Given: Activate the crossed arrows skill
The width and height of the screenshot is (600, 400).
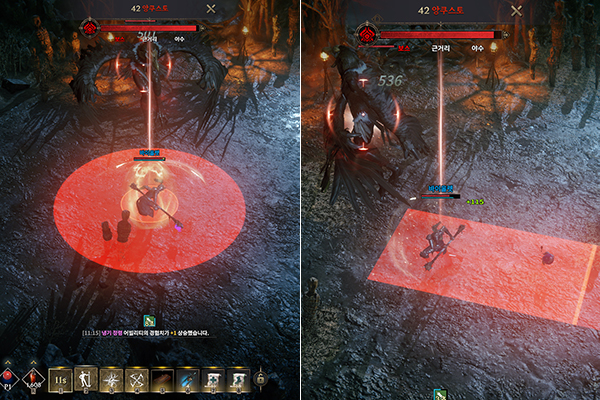Looking at the screenshot, I should (137, 379).
